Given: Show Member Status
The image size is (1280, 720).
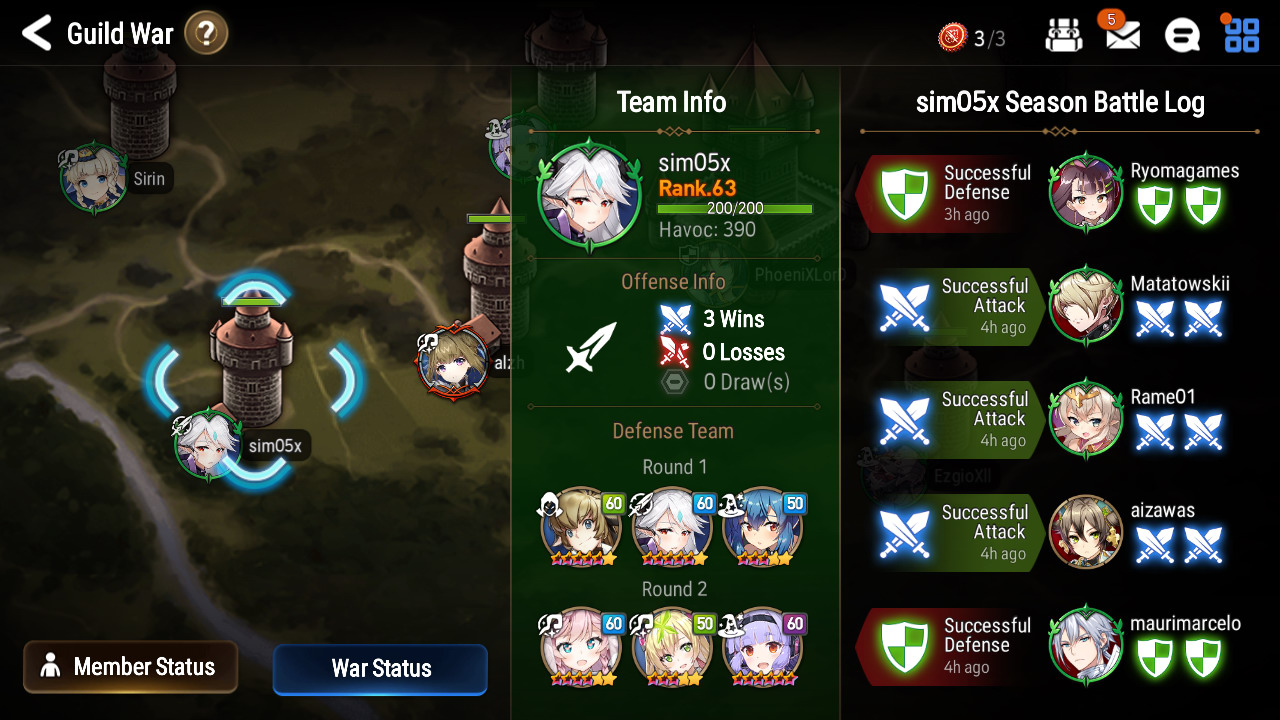Looking at the screenshot, I should click(x=131, y=667).
